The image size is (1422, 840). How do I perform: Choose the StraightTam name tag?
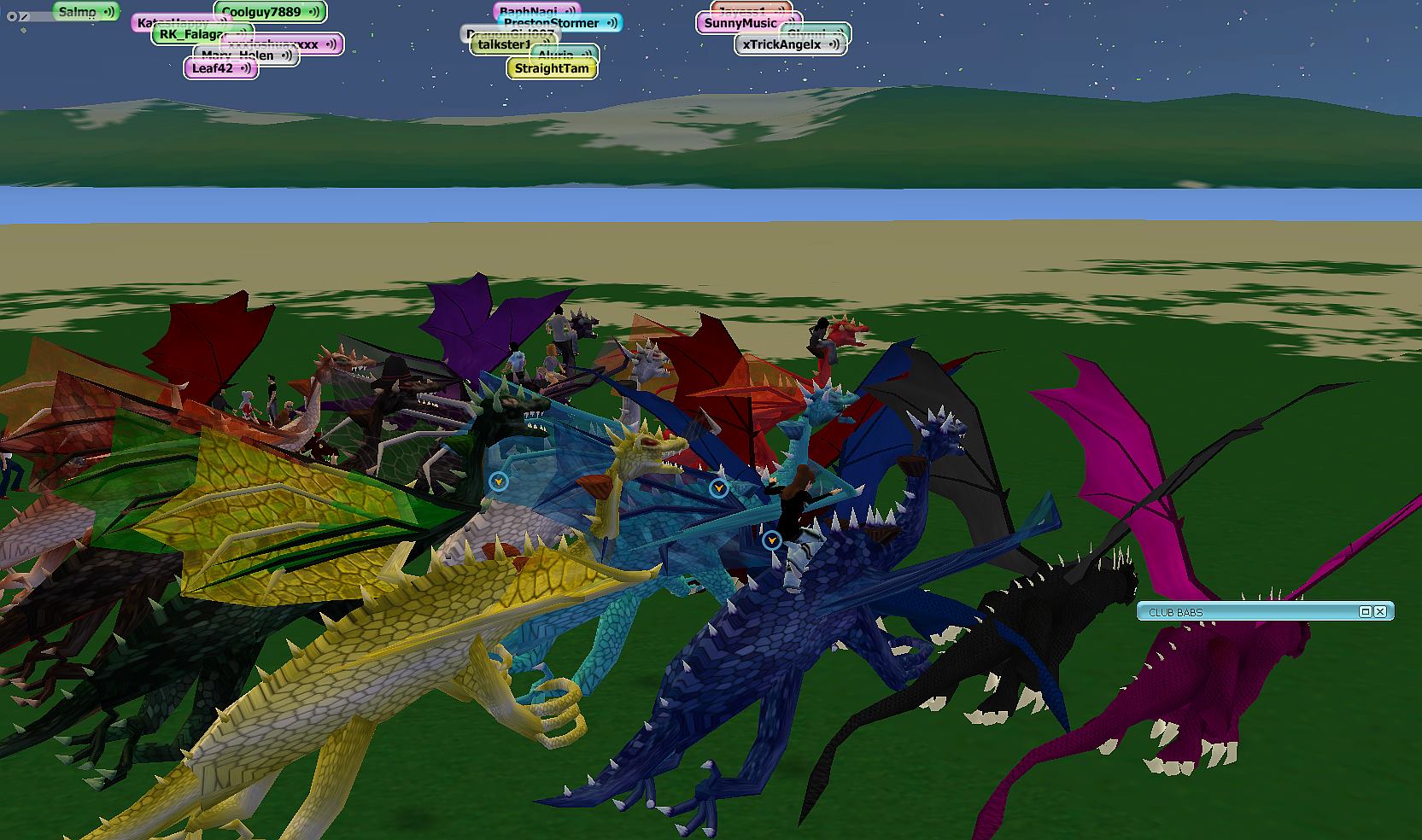552,68
